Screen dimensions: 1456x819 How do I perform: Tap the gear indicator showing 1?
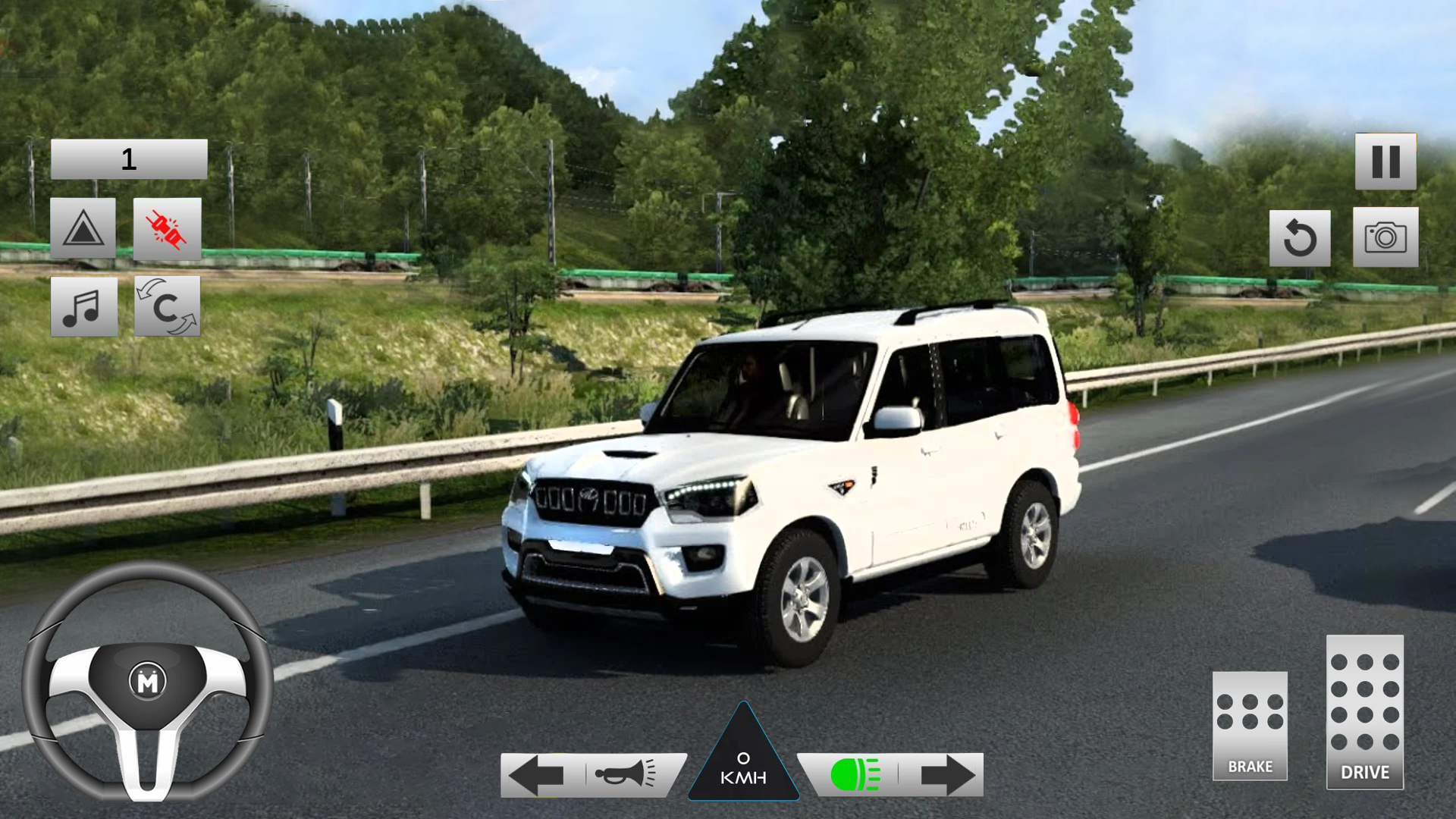(x=129, y=157)
